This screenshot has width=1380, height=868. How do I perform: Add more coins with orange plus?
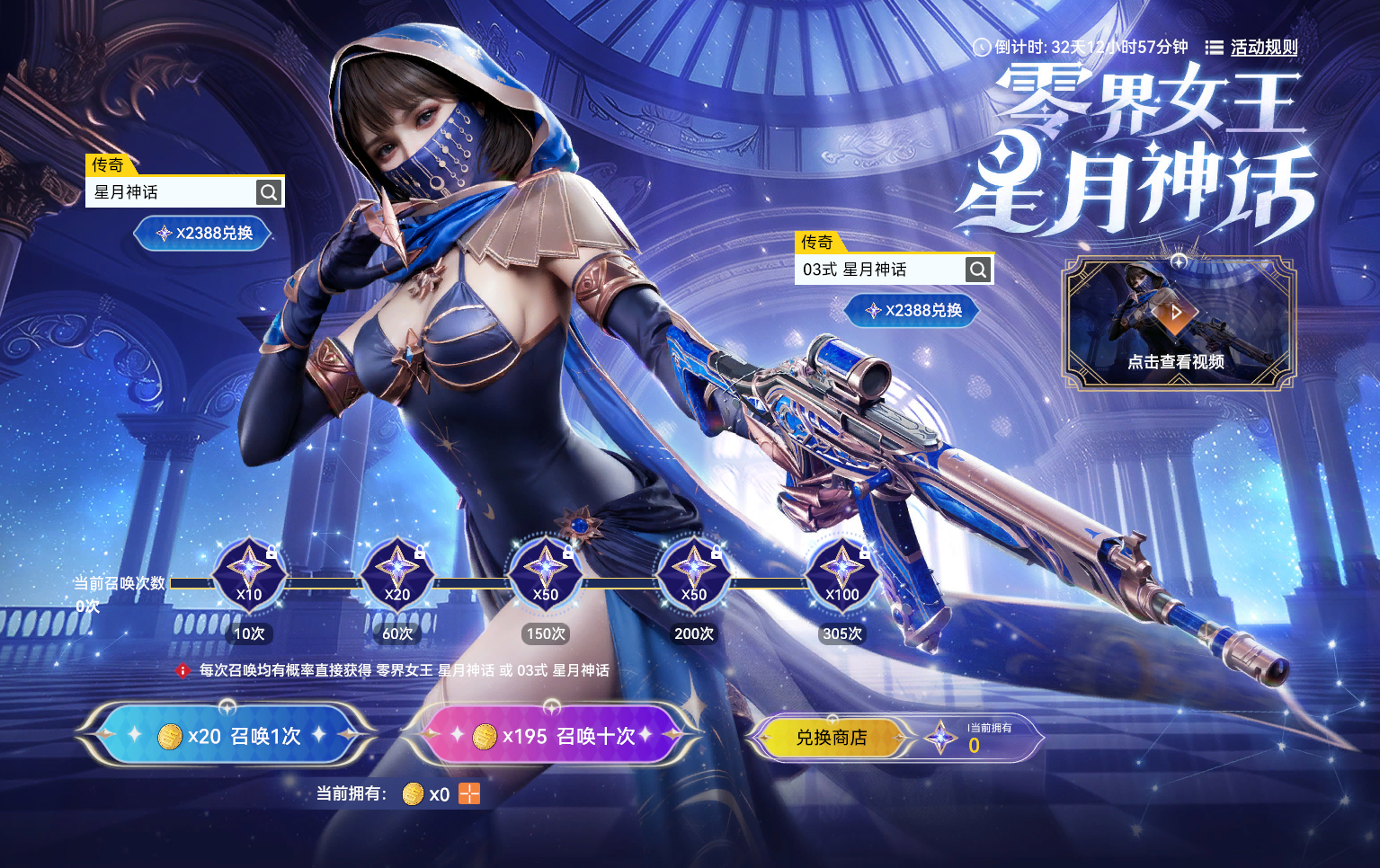point(469,793)
